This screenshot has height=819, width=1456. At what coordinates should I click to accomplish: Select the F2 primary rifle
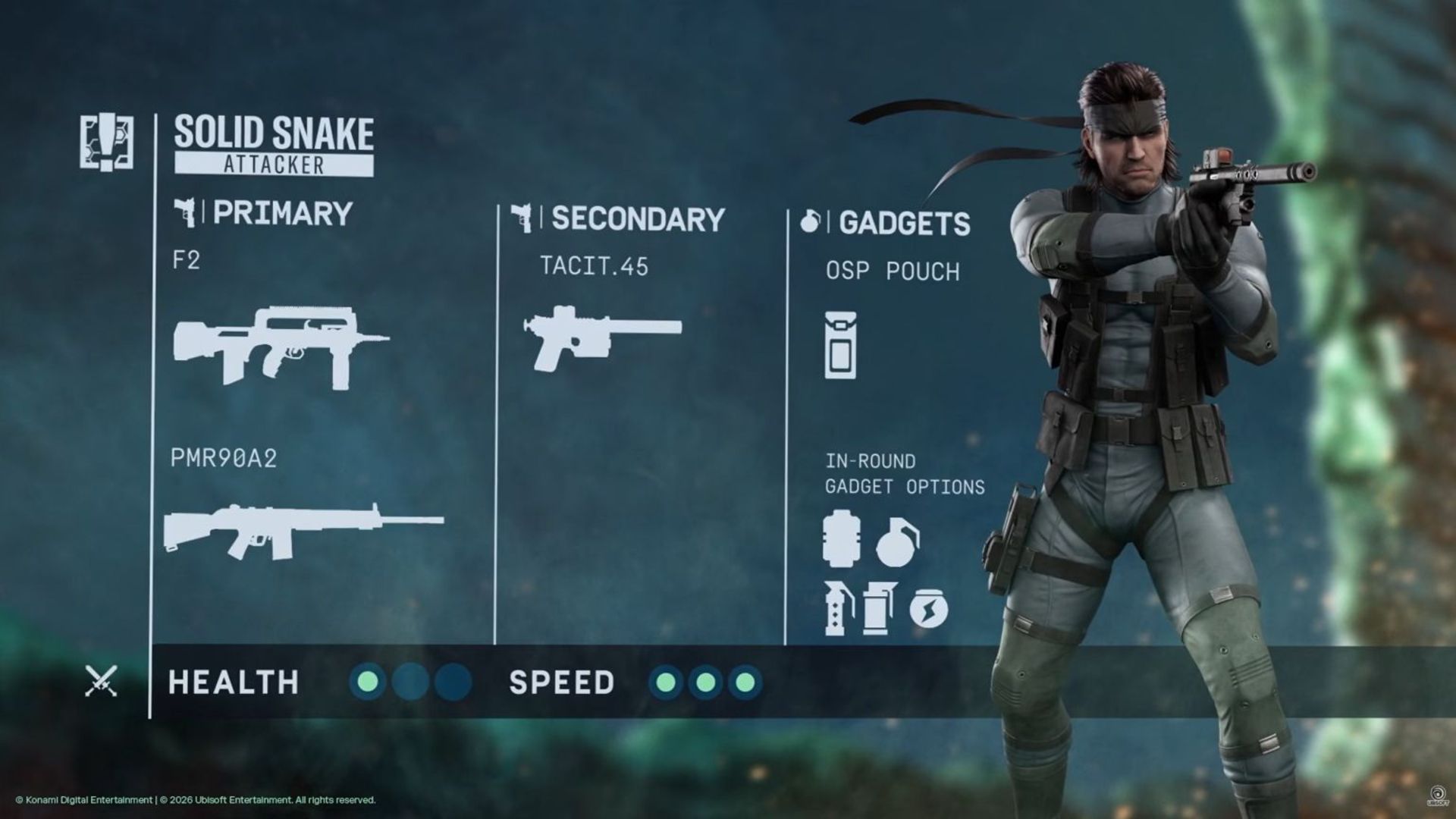point(281,347)
